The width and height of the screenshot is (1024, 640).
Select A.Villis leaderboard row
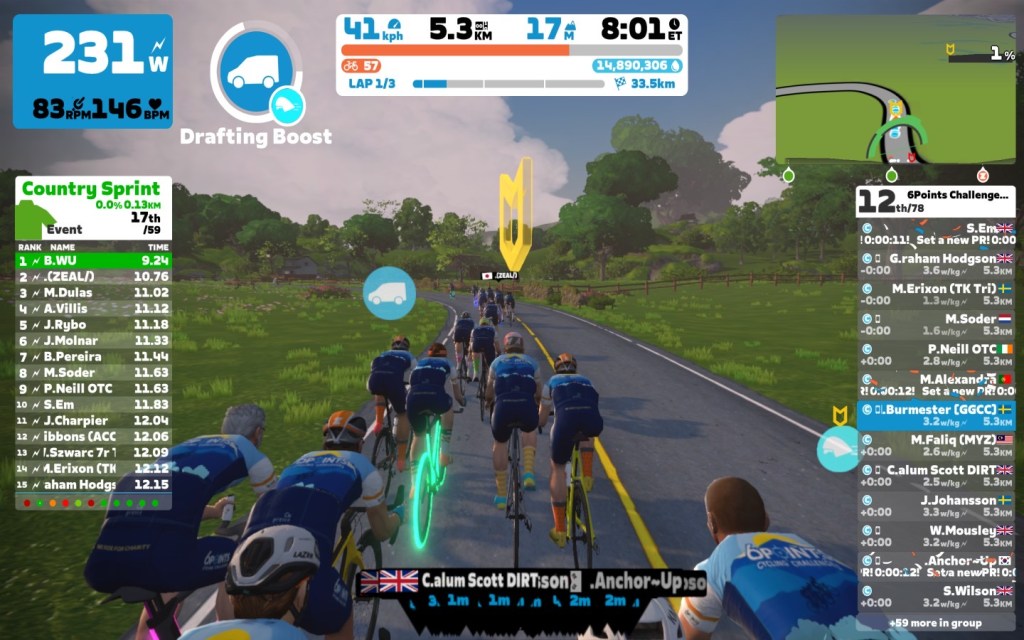point(93,308)
